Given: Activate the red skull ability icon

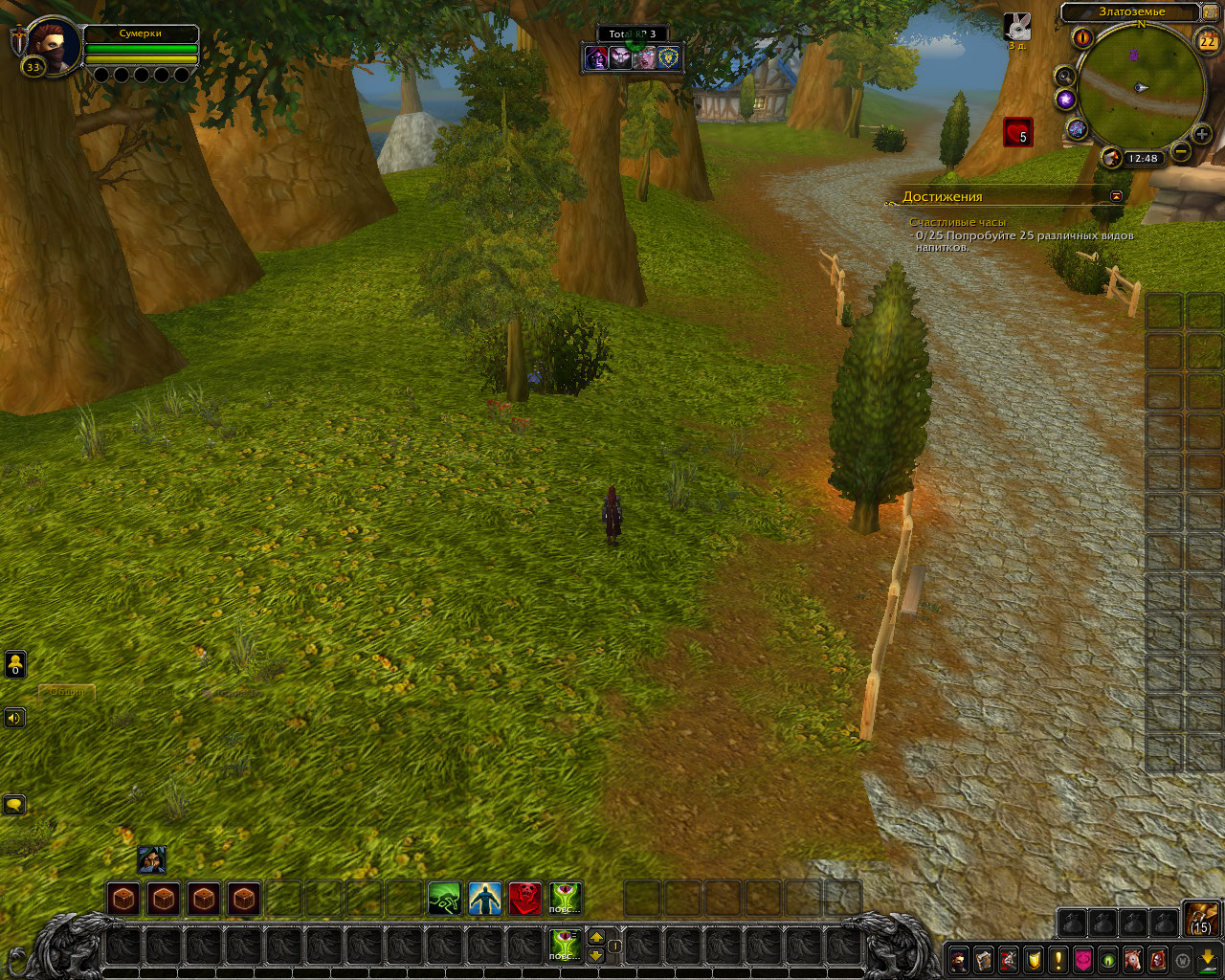Looking at the screenshot, I should pyautogui.click(x=524, y=899).
